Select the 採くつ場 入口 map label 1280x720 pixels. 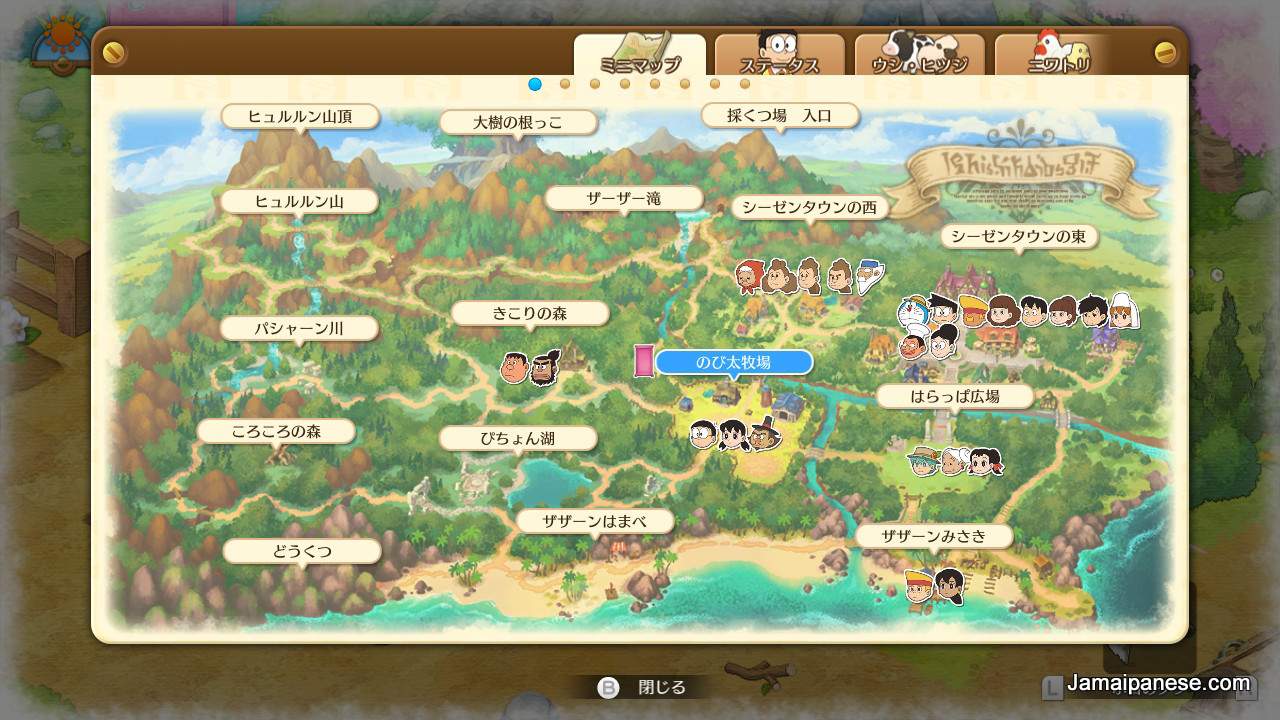[x=780, y=115]
